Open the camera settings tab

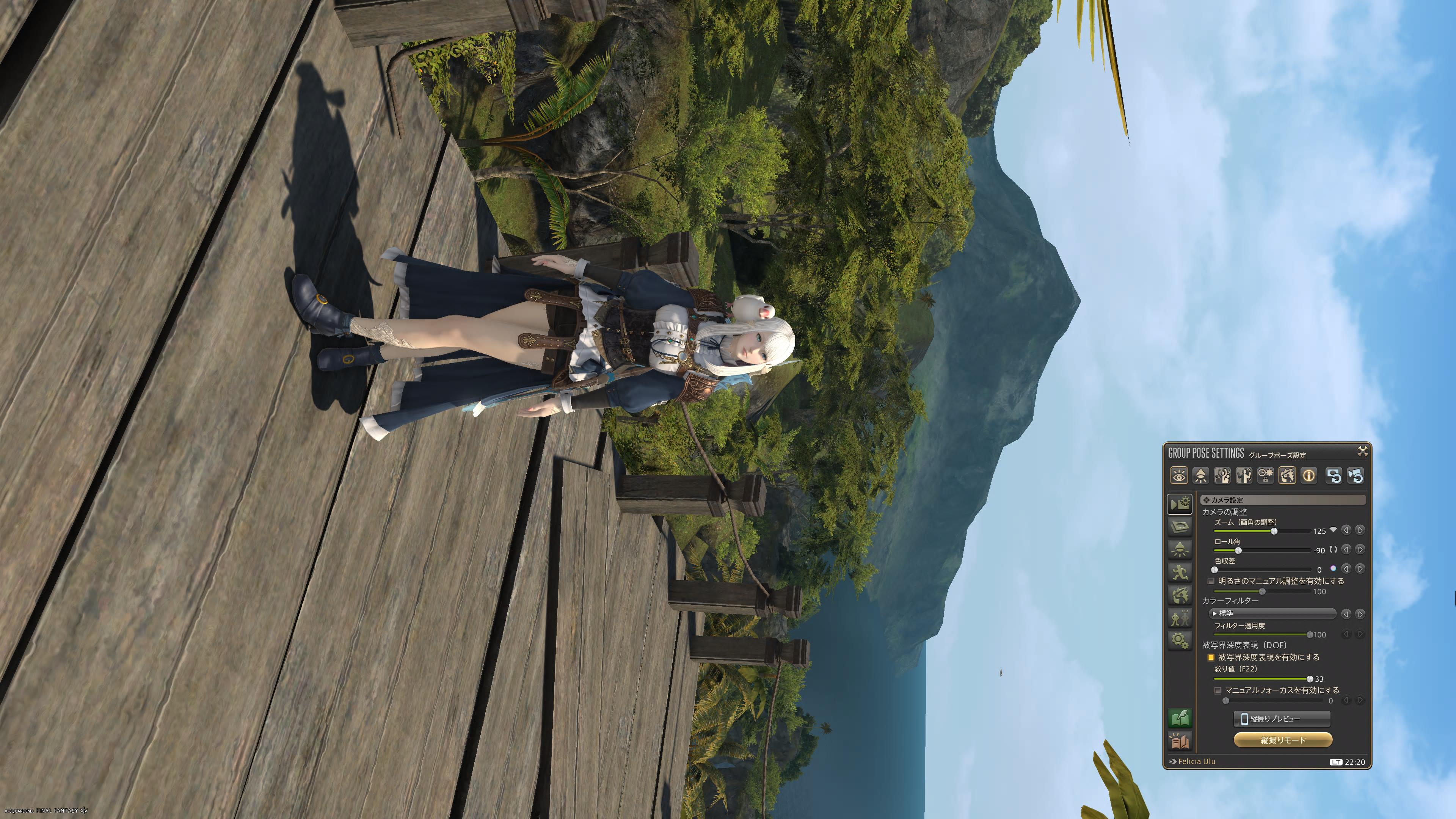point(1180,504)
